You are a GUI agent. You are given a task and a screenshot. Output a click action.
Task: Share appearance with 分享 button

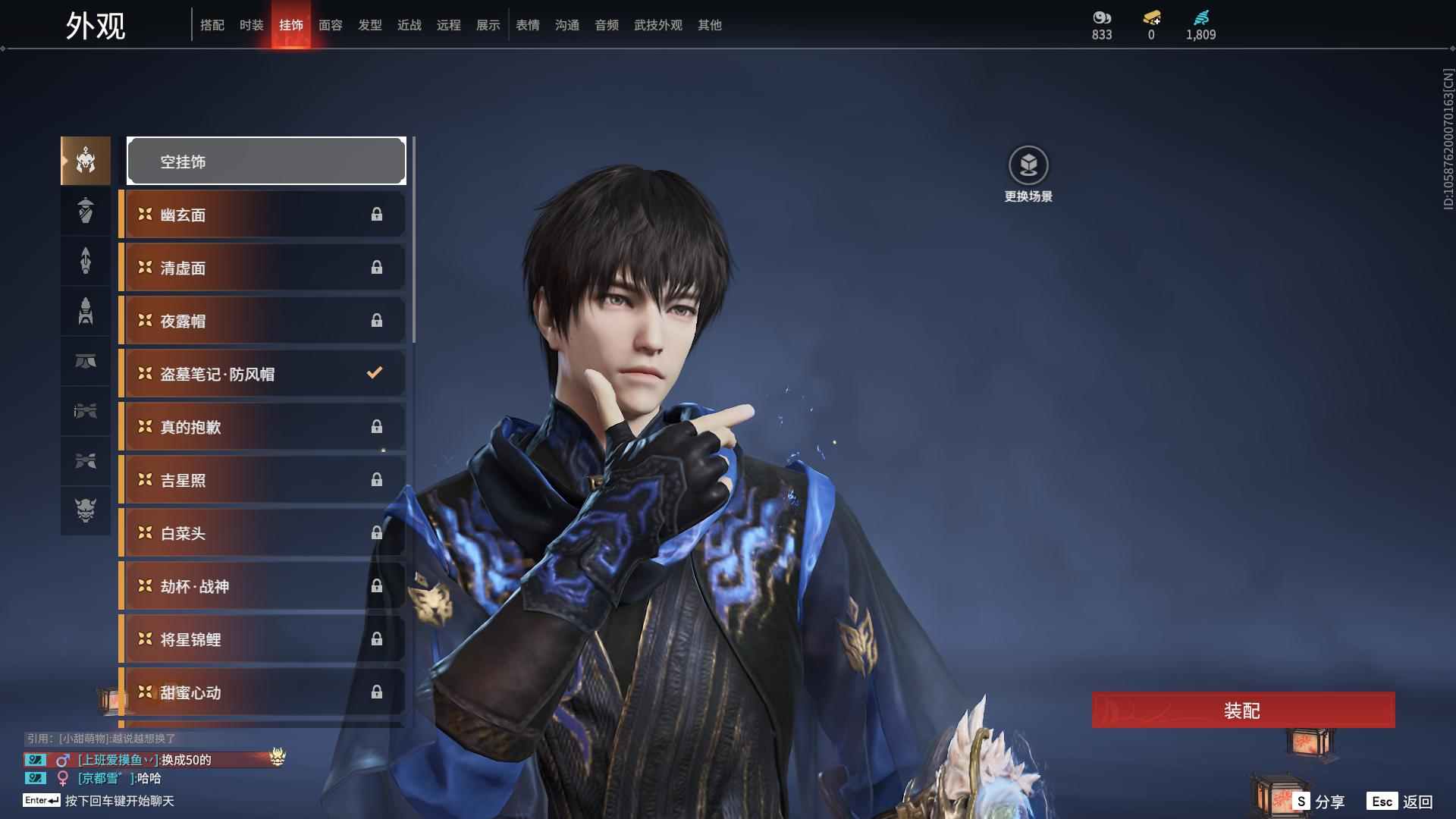[x=1319, y=802]
